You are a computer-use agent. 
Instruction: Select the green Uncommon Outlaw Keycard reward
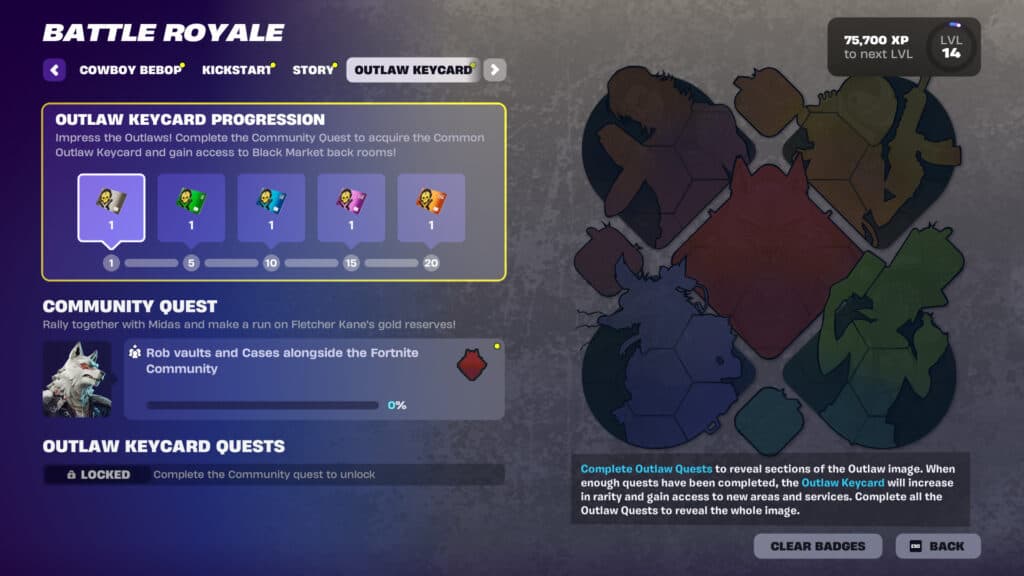[x=191, y=208]
